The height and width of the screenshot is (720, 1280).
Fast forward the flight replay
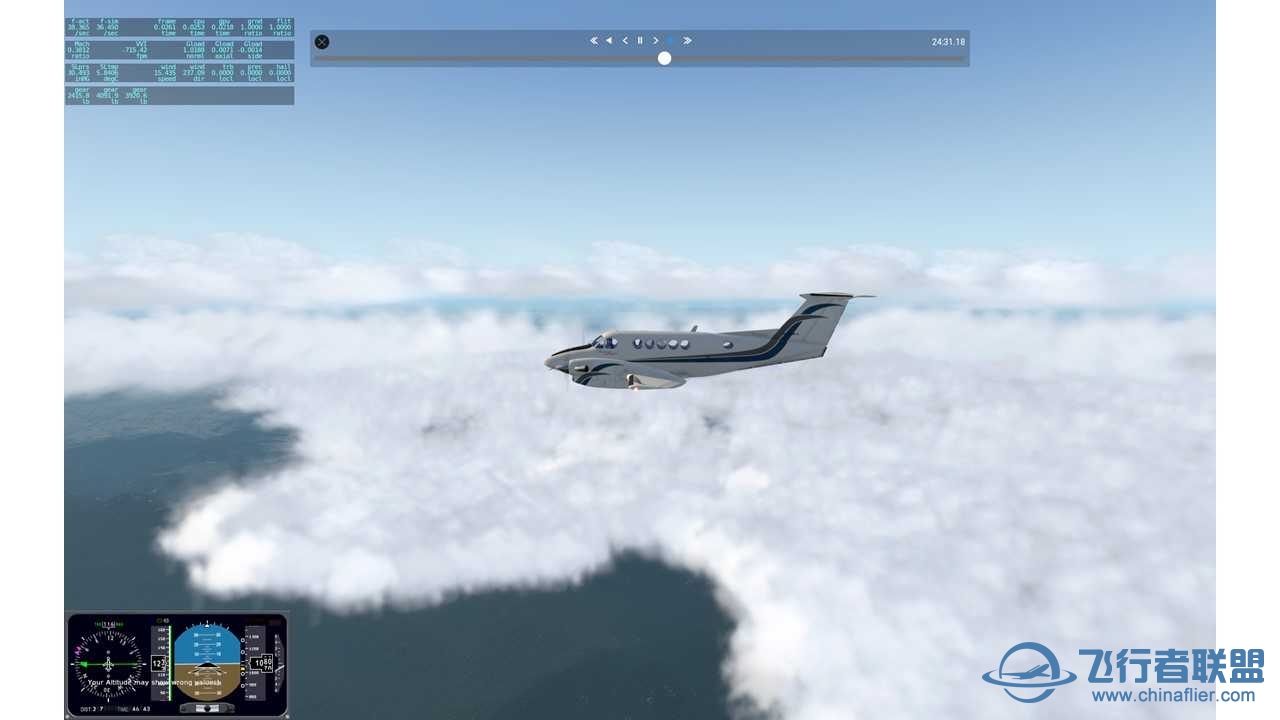pos(687,41)
